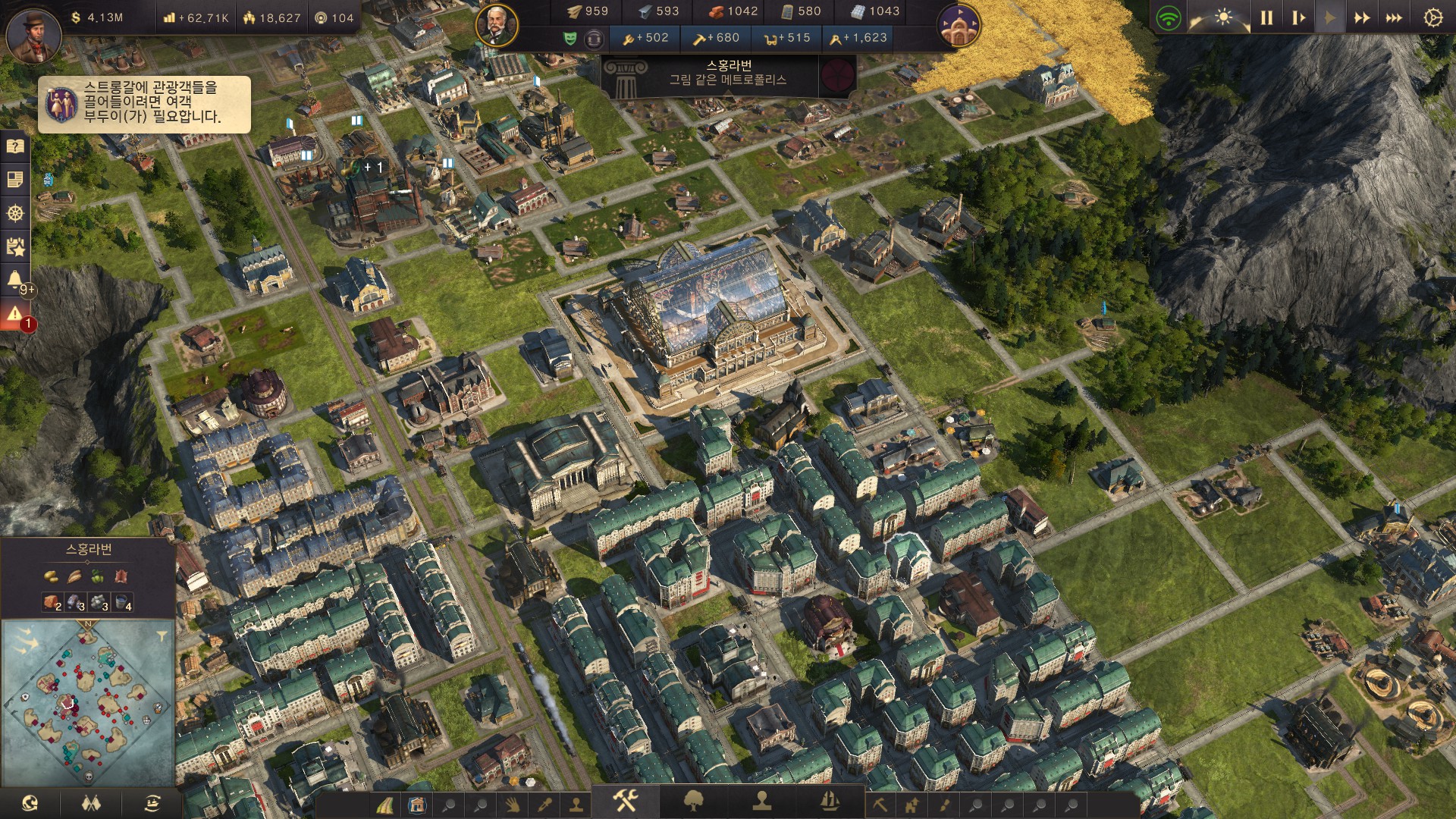
Task: Show the bell notifications list
Action: coord(15,280)
